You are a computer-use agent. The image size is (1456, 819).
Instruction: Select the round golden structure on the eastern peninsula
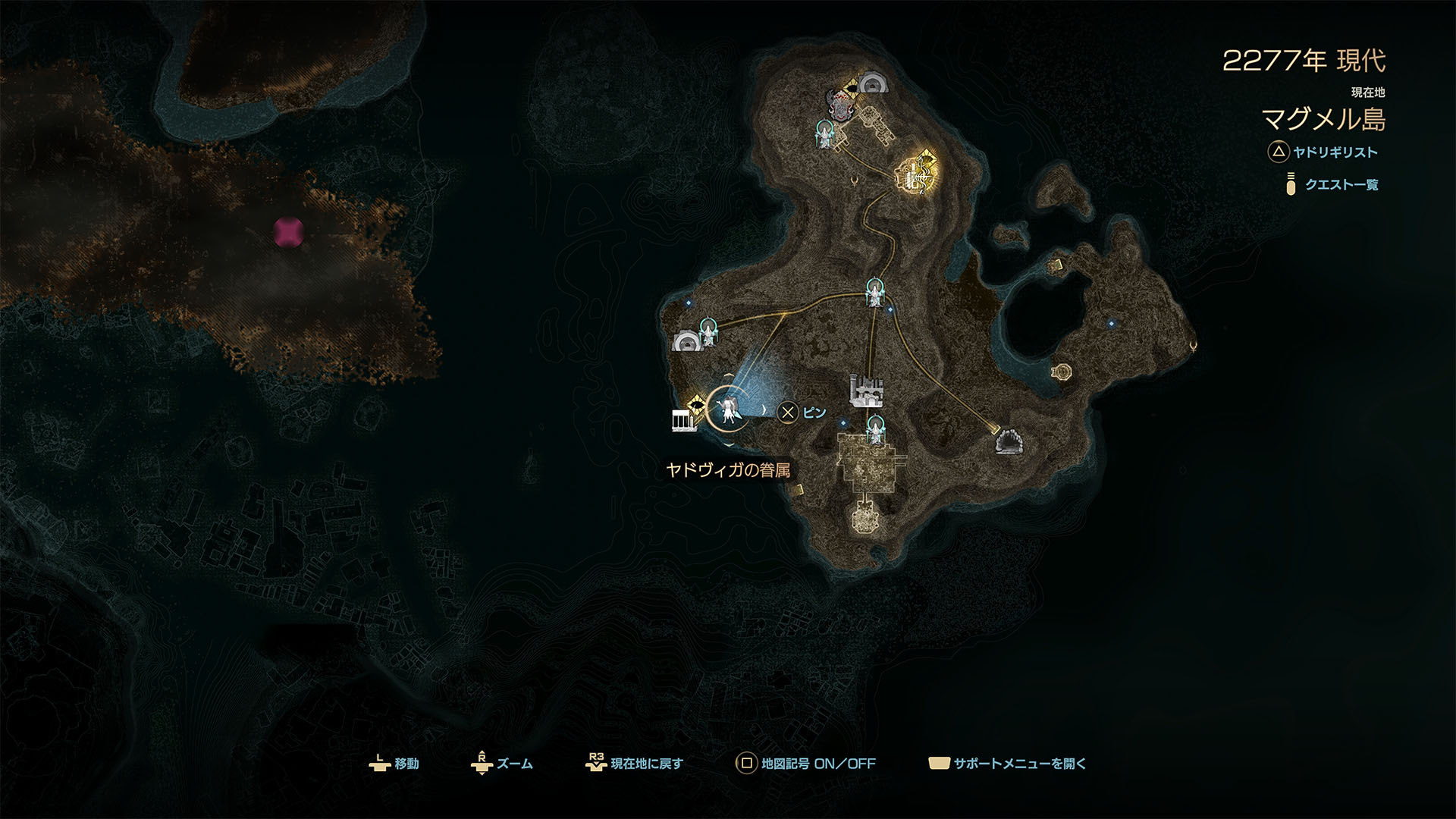coord(1062,372)
